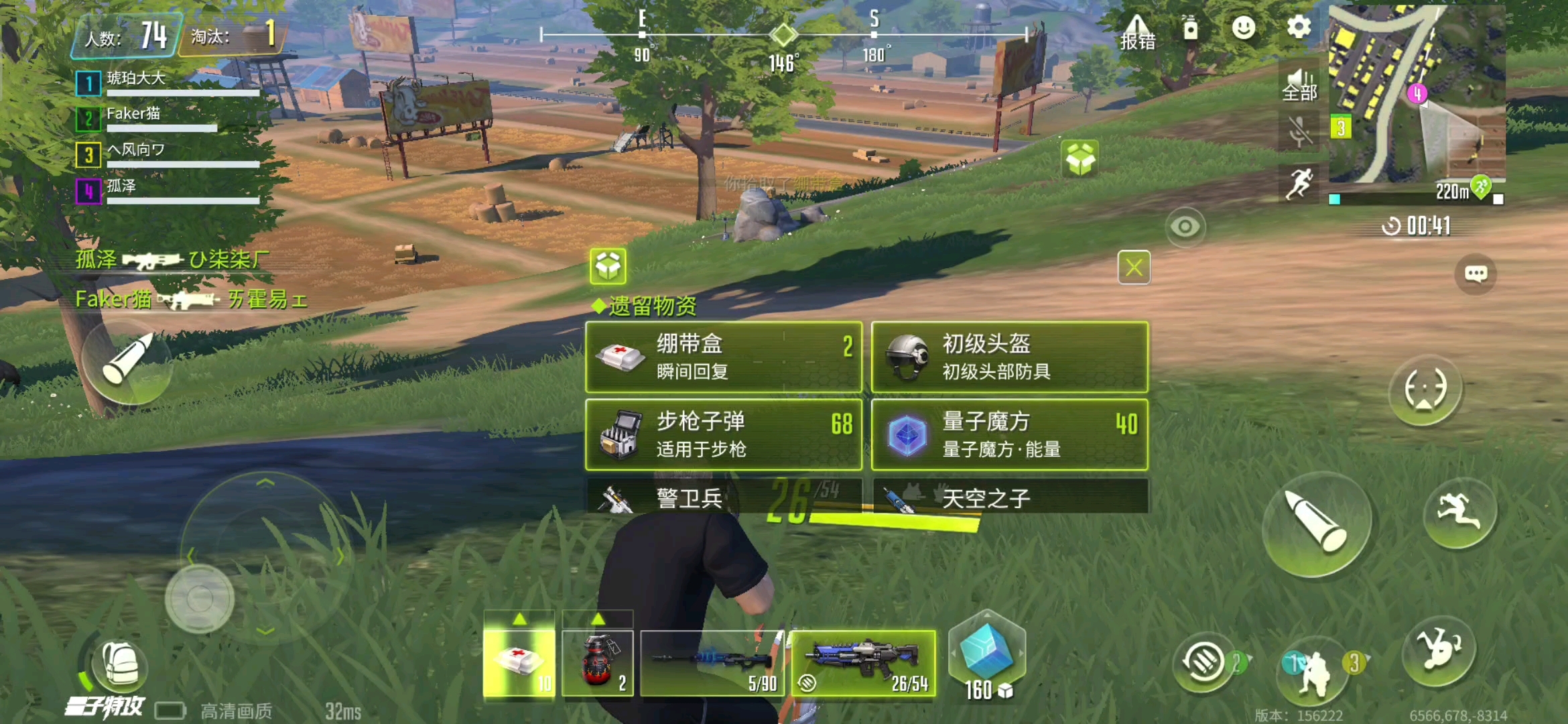Tap the fire button with bullet icon
This screenshot has width=1568, height=724.
point(1319,522)
